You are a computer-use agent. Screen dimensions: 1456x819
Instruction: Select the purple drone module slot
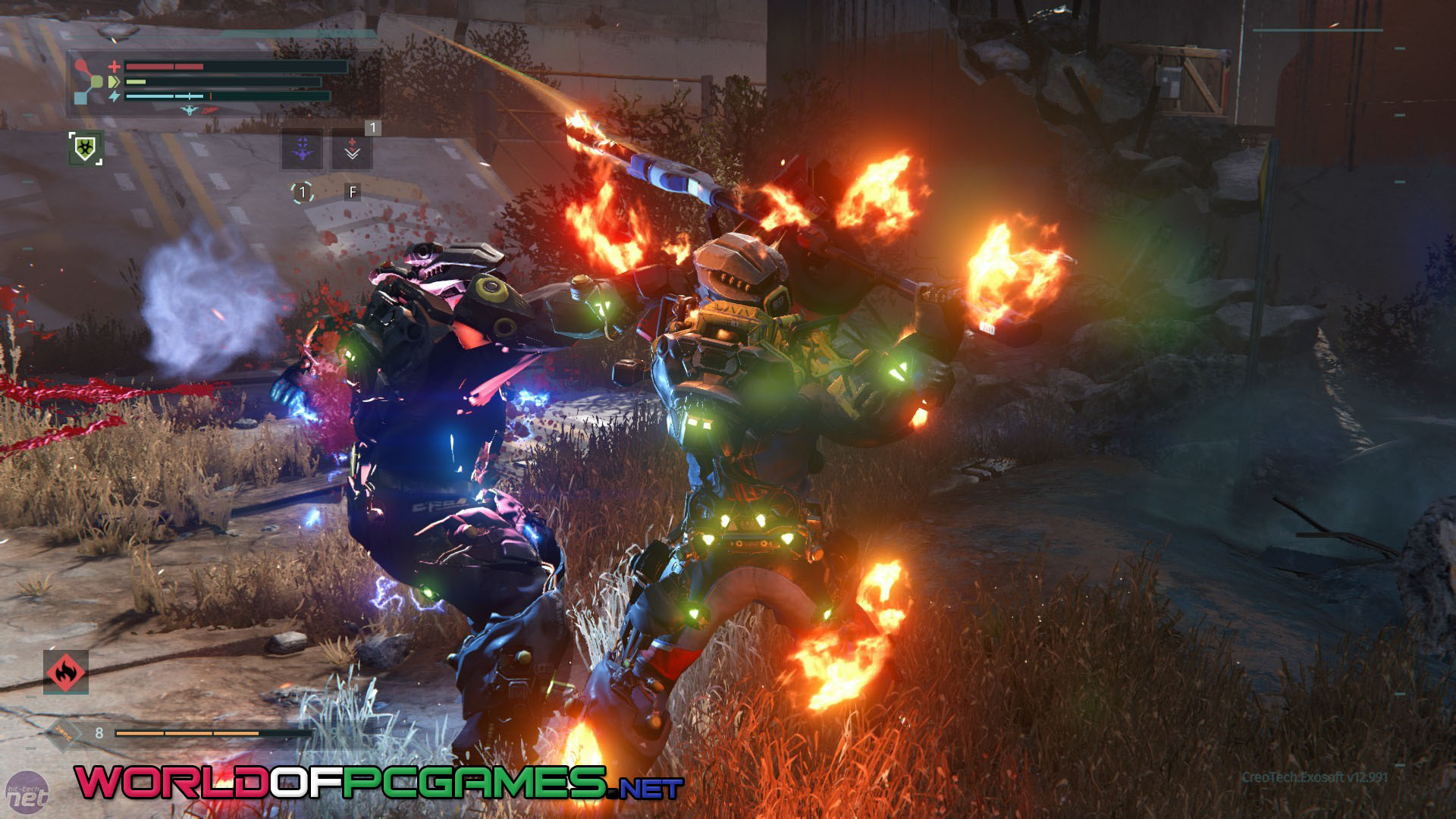click(x=303, y=149)
